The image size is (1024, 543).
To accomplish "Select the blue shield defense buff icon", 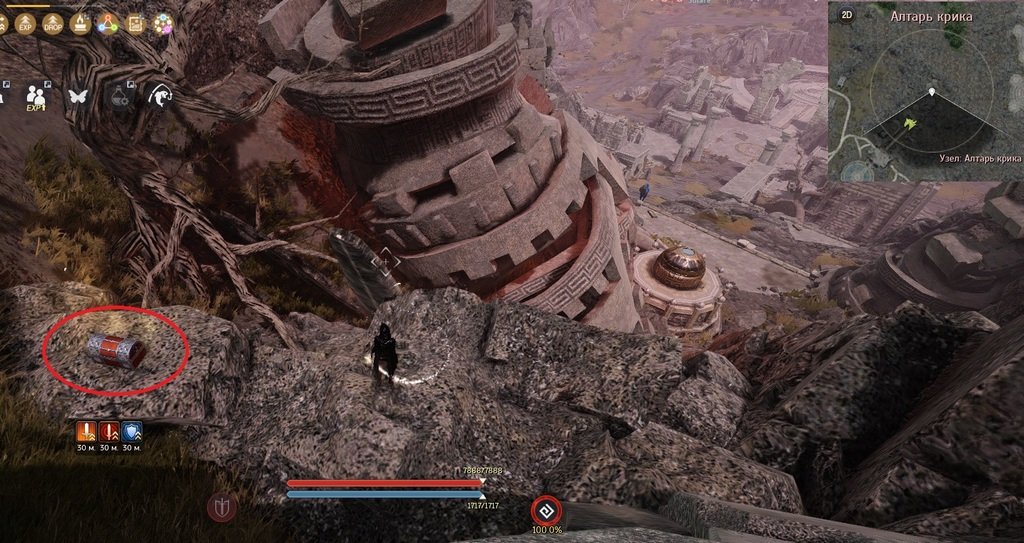I will coord(132,432).
